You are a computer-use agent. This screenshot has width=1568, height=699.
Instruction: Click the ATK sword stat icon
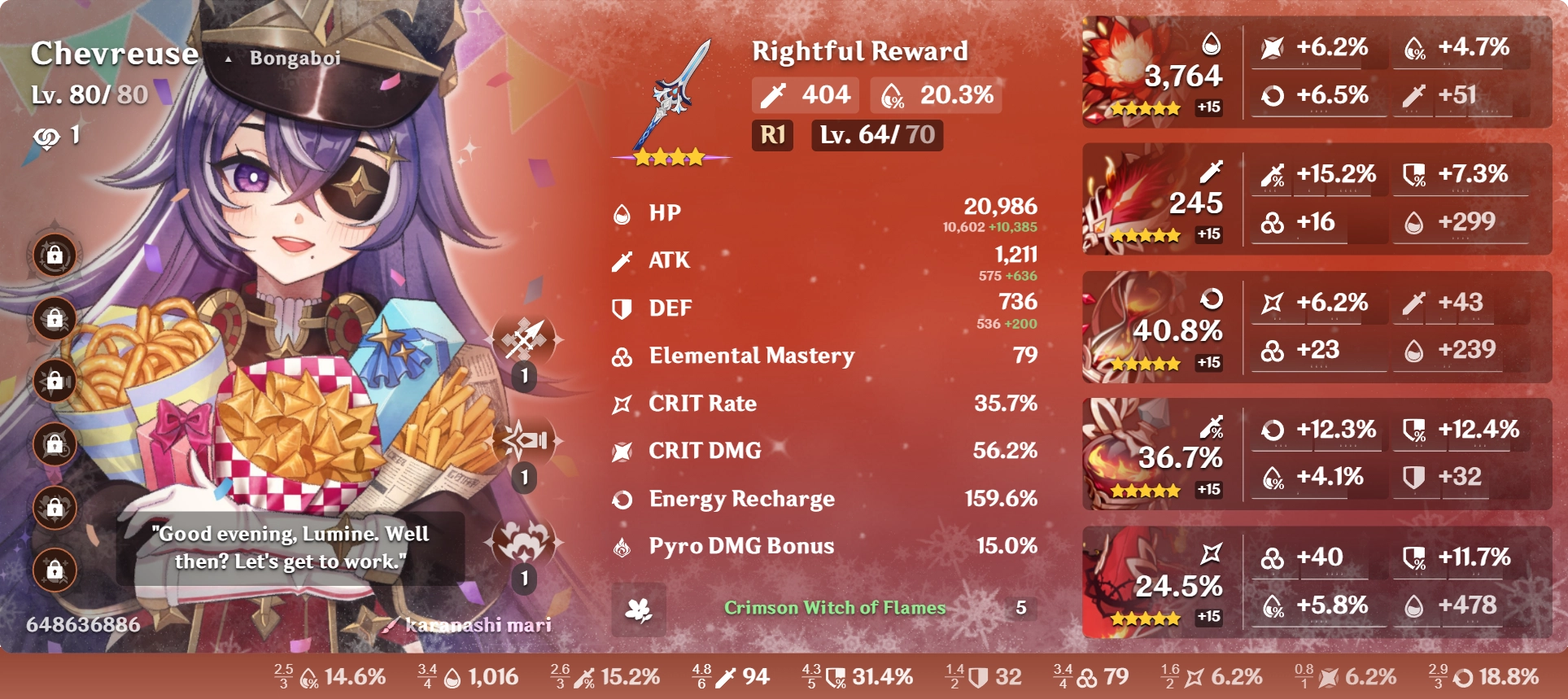(x=622, y=260)
